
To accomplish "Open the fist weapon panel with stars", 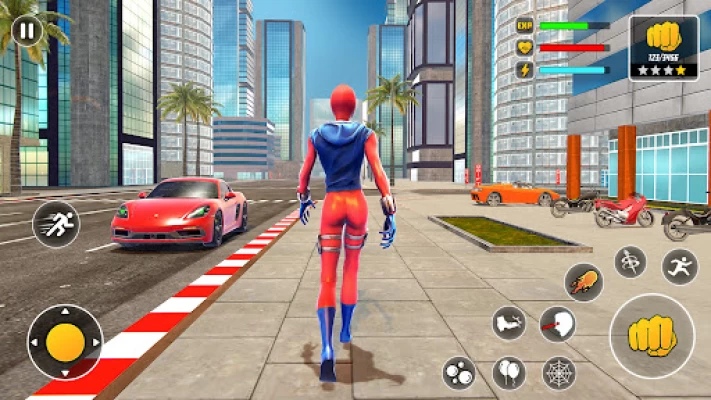I will tap(663, 47).
